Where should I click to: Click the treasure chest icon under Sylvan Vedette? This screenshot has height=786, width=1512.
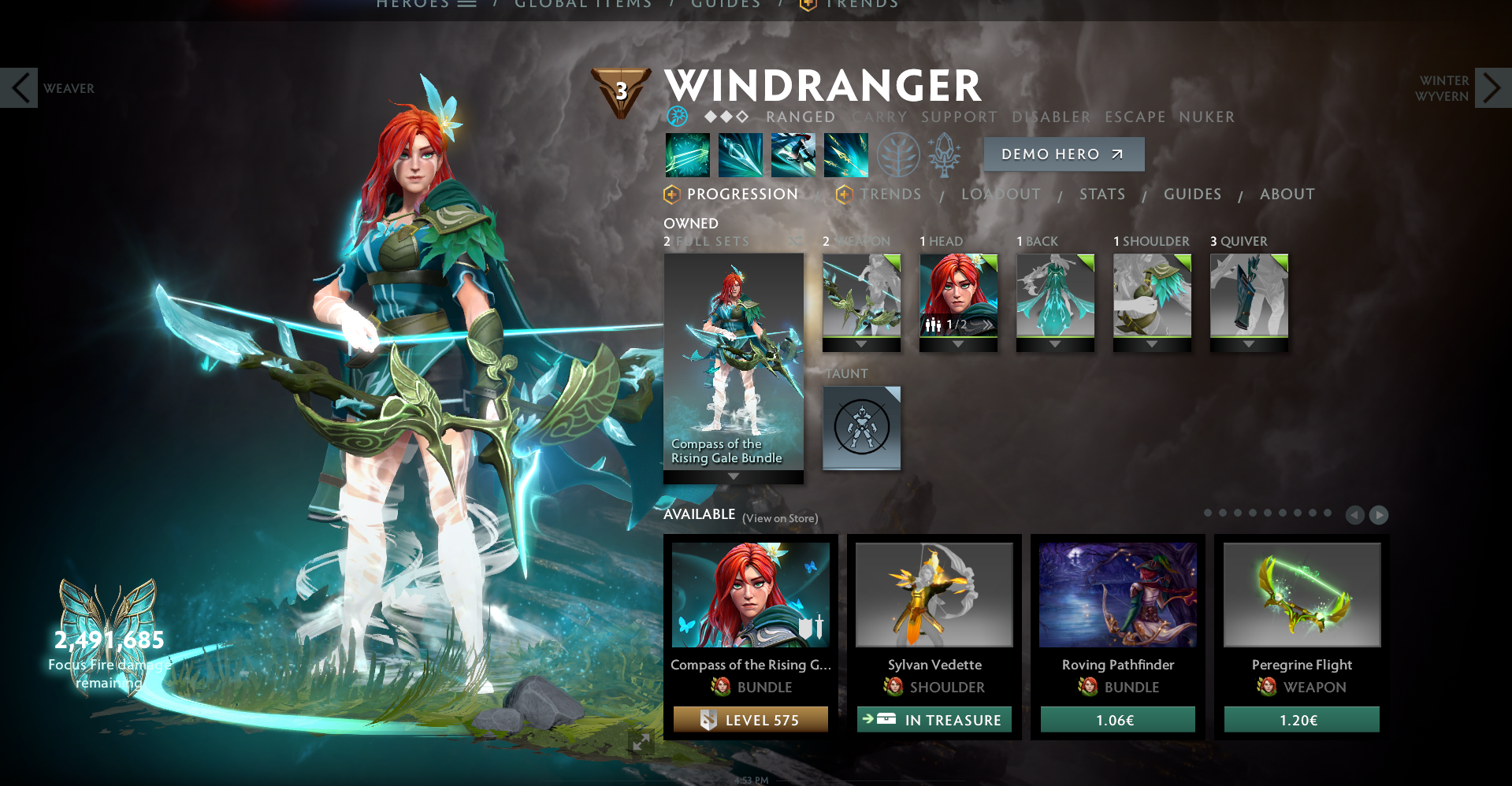pyautogui.click(x=886, y=719)
